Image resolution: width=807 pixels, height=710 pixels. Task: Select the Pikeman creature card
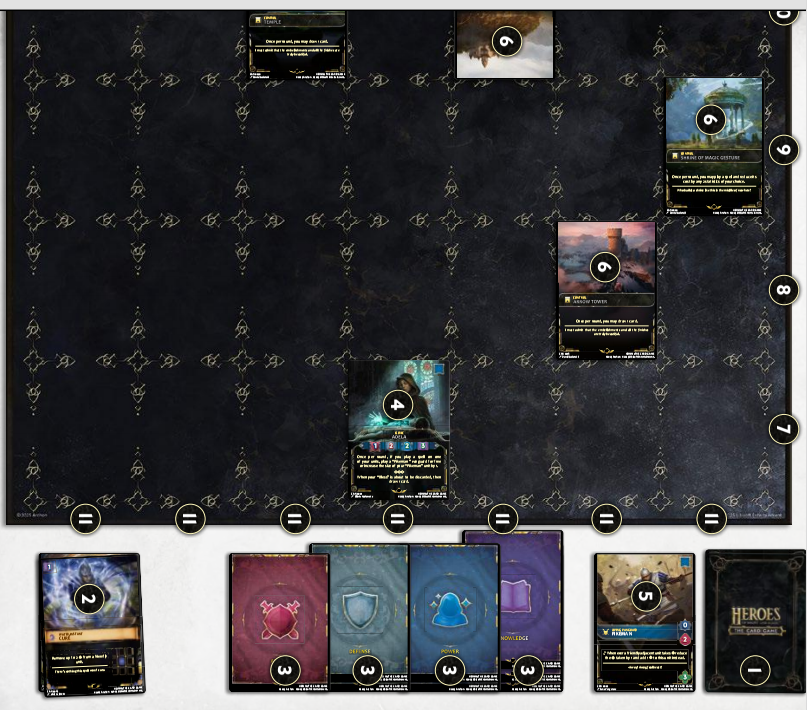(x=644, y=622)
